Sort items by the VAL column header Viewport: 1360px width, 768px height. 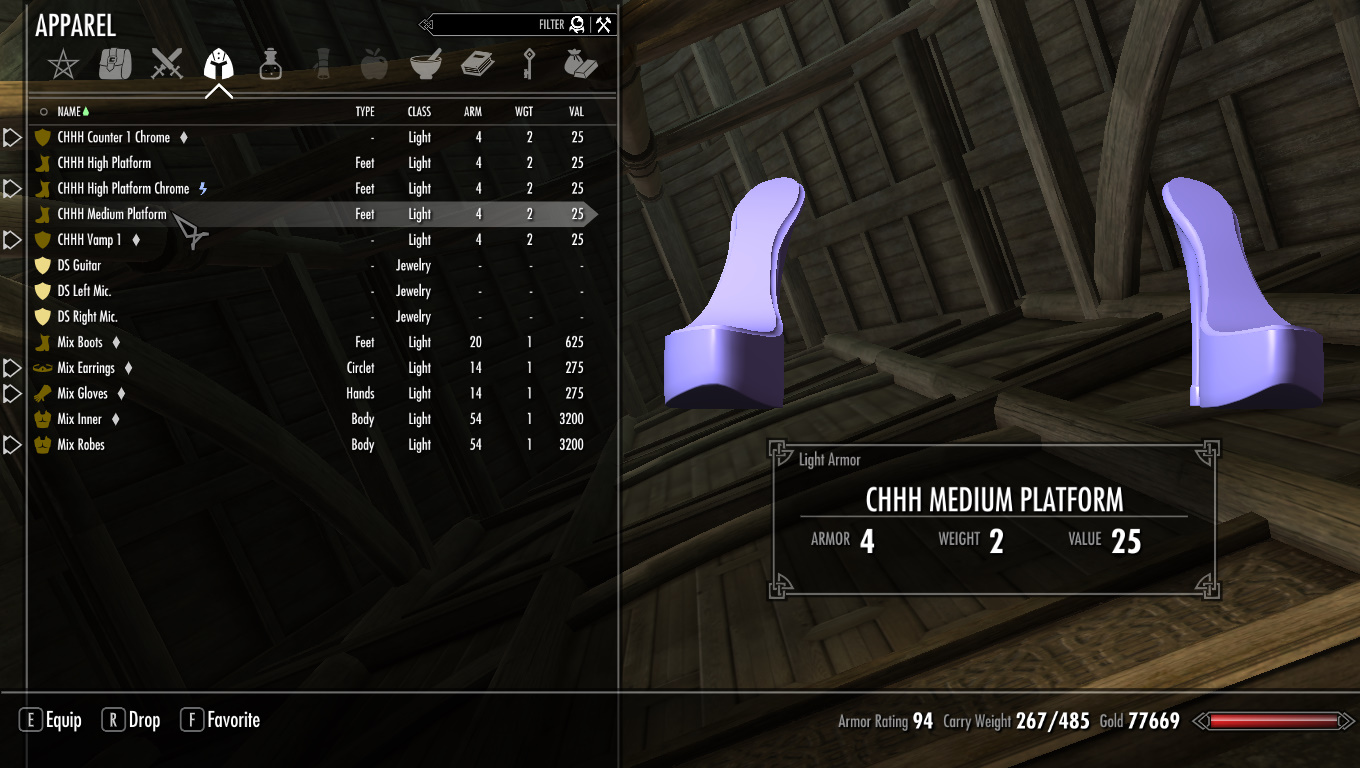tap(575, 112)
